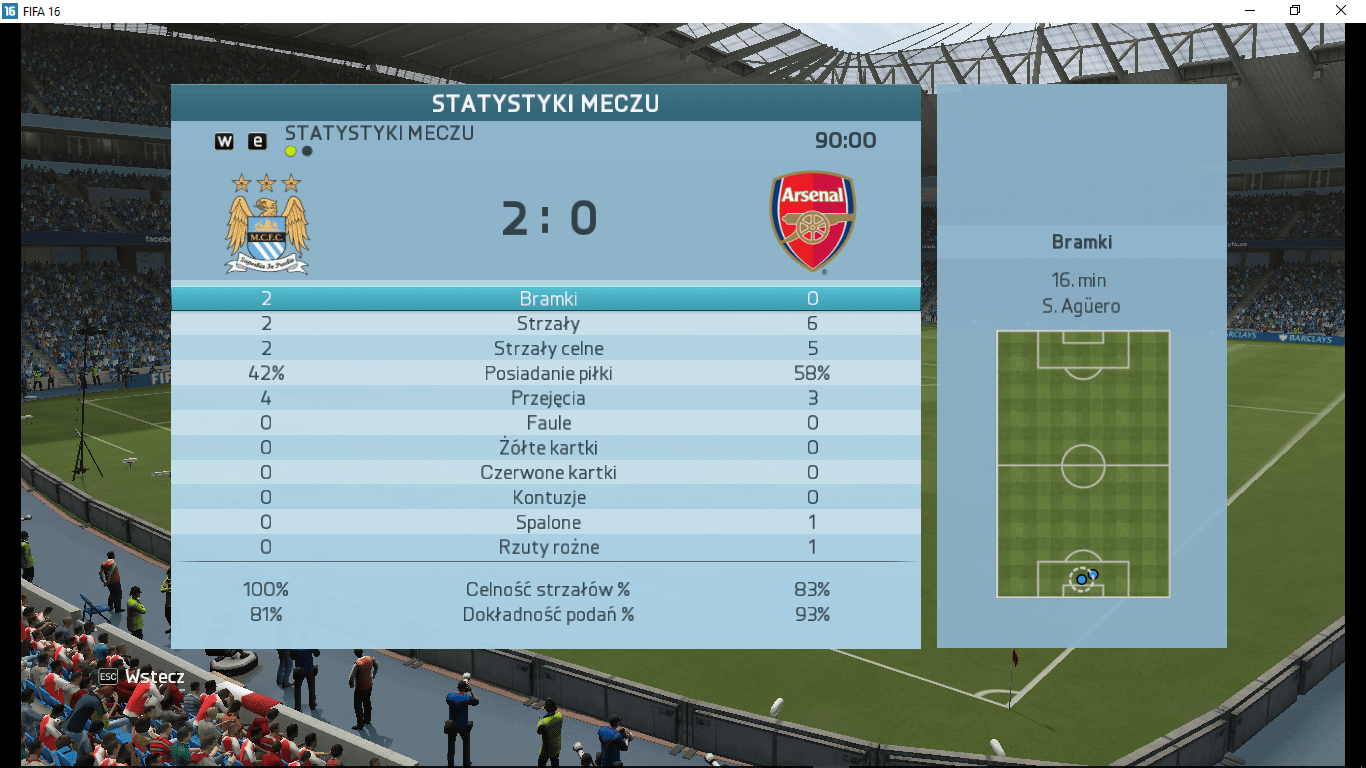Select the Przejęcia stats row
This screenshot has height=768, width=1366.
[547, 398]
